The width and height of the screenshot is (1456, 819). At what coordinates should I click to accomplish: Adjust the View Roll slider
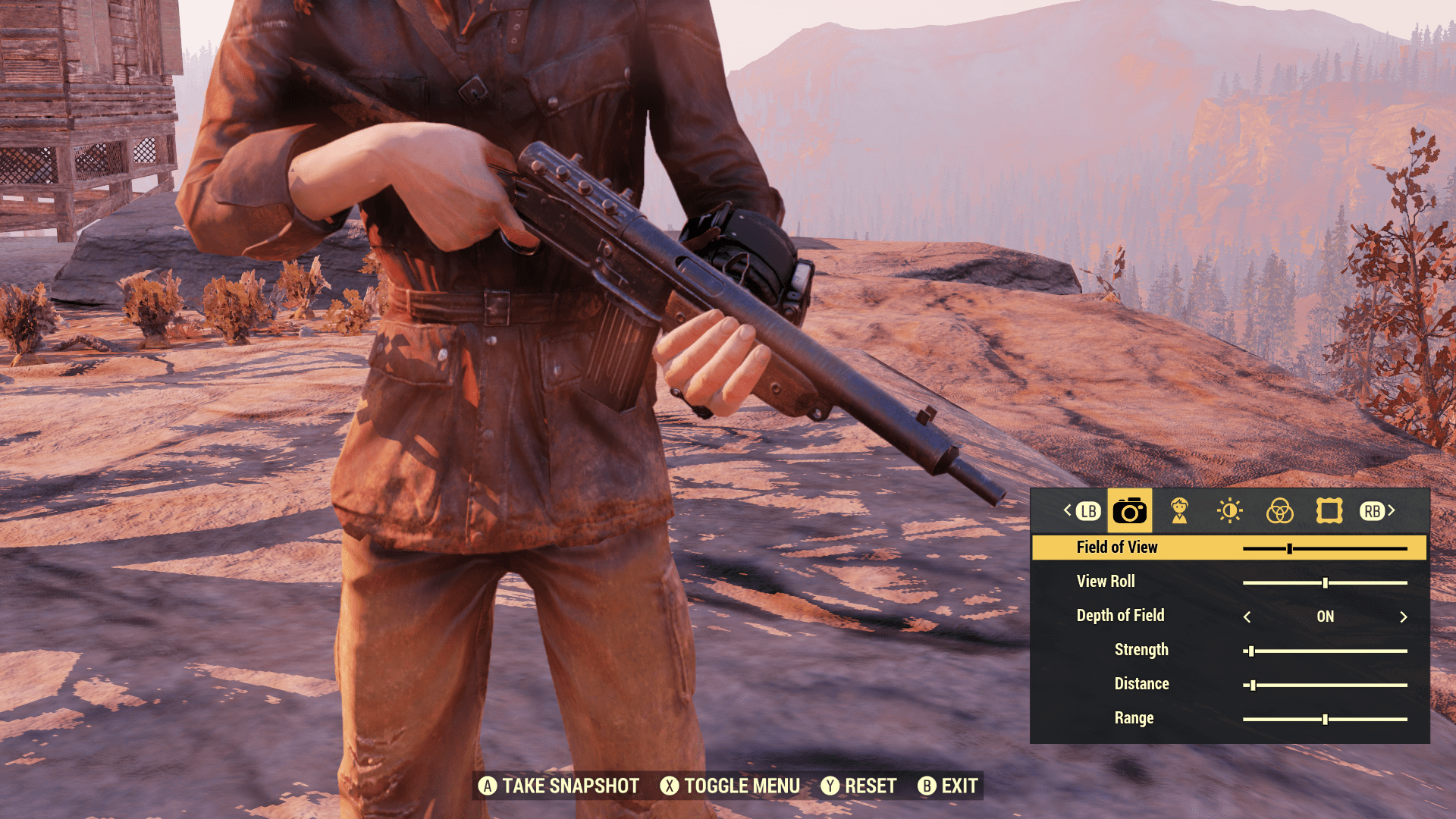[1325, 582]
